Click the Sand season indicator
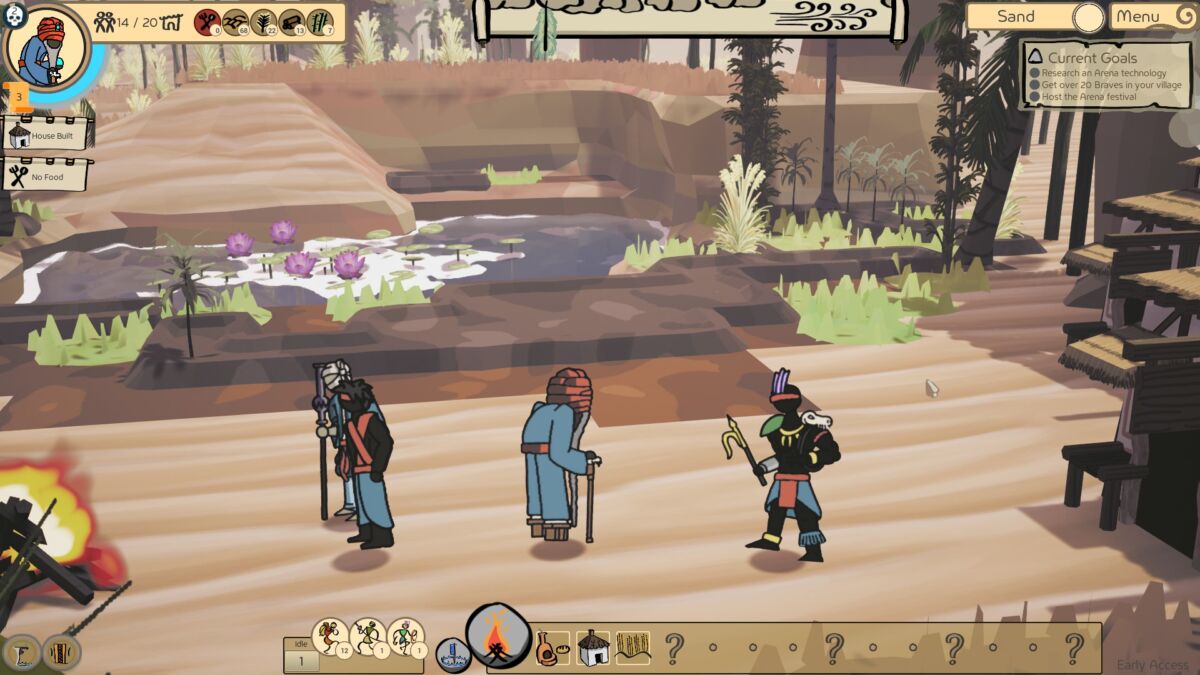Screen dimensions: 1200x675 [1033, 17]
